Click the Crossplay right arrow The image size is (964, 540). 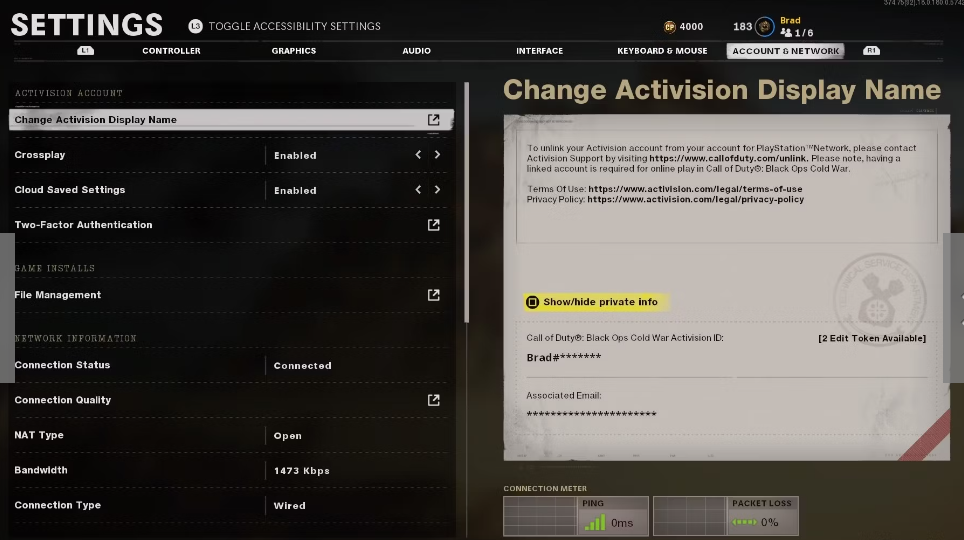coord(437,155)
